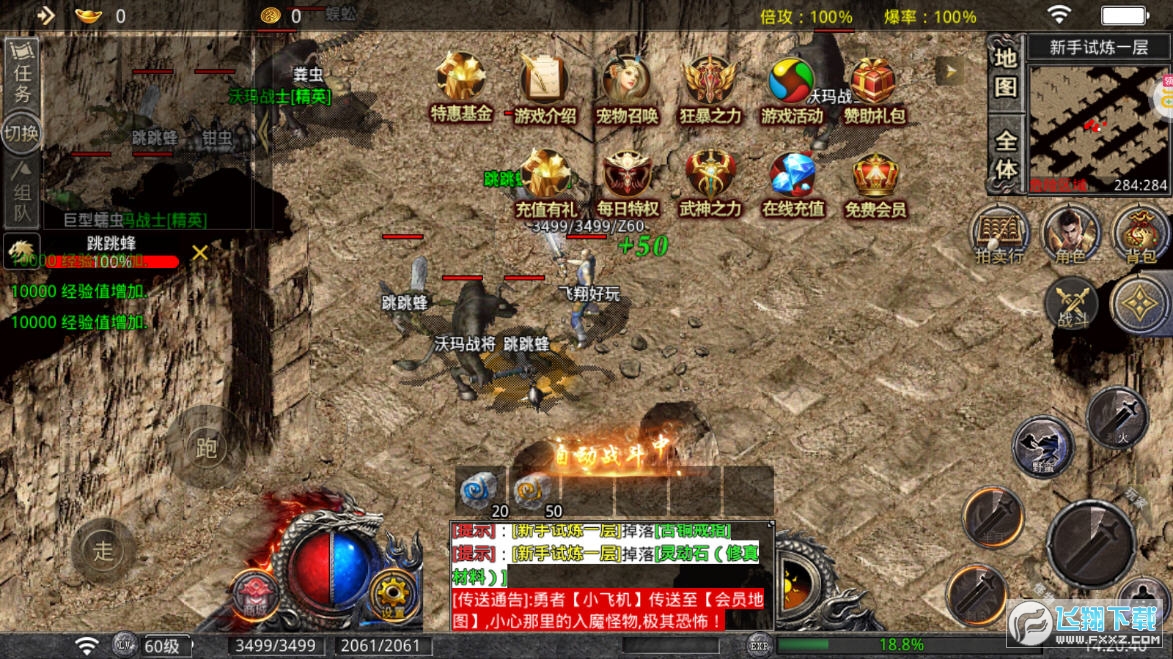
Task: Open the 拍卖行 auction house
Action: point(1001,236)
